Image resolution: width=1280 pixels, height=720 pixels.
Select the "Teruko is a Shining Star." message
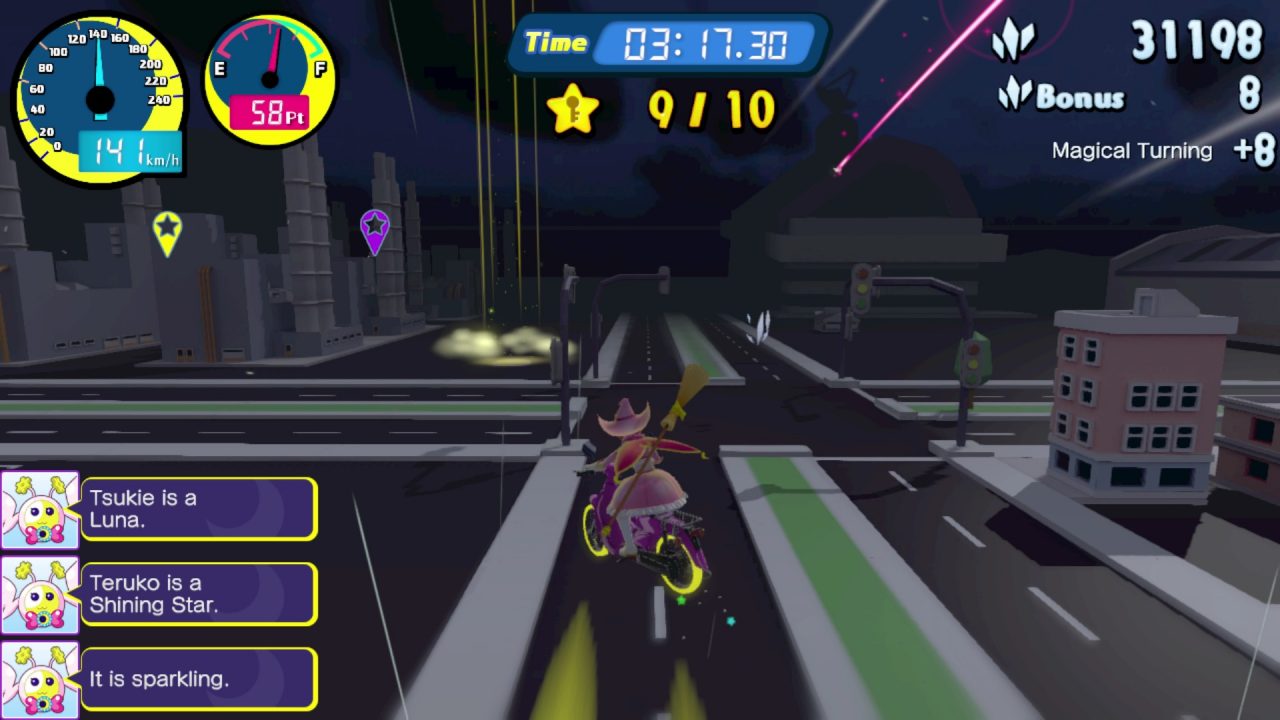tap(198, 594)
